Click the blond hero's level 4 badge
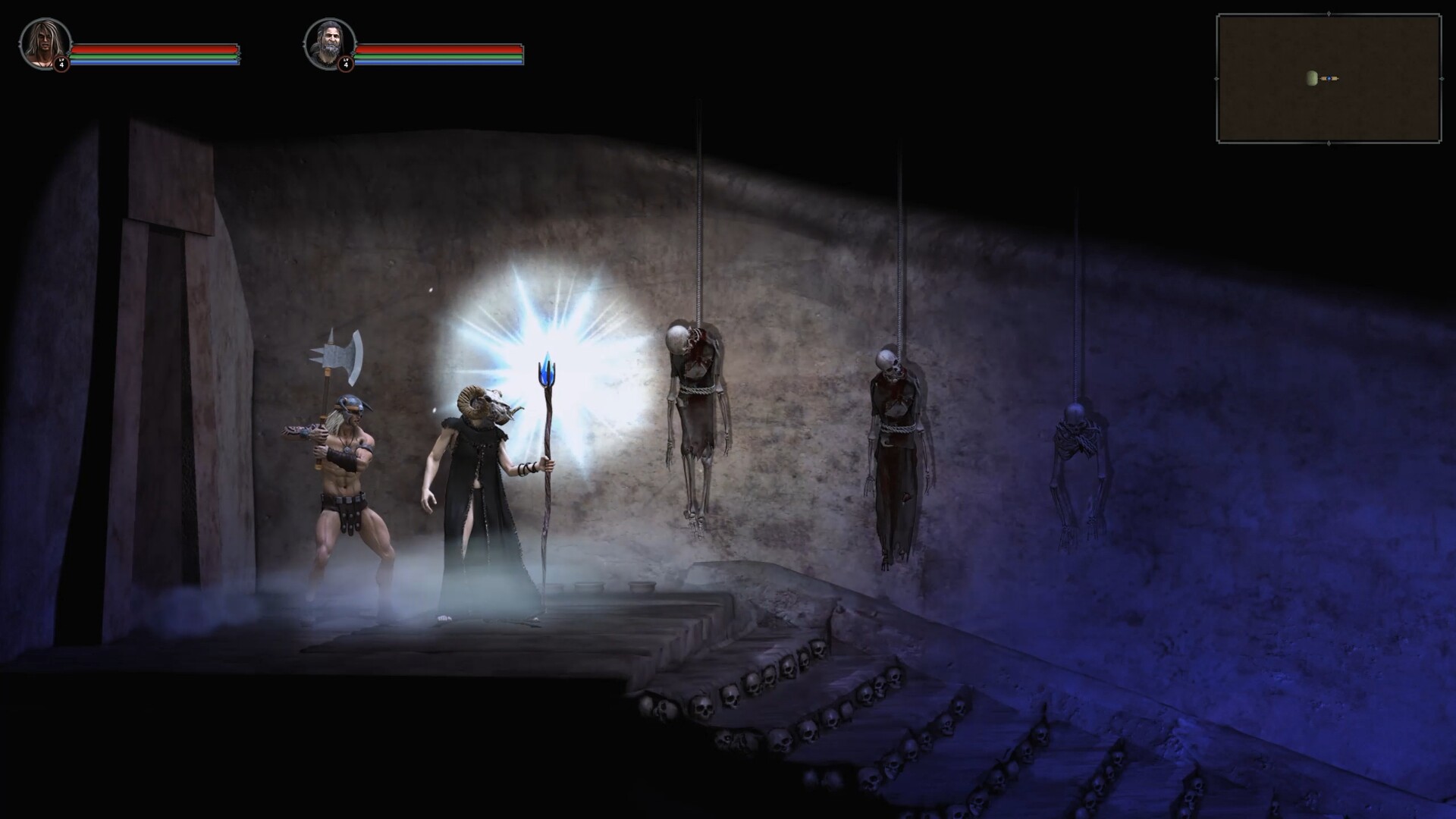 [61, 64]
